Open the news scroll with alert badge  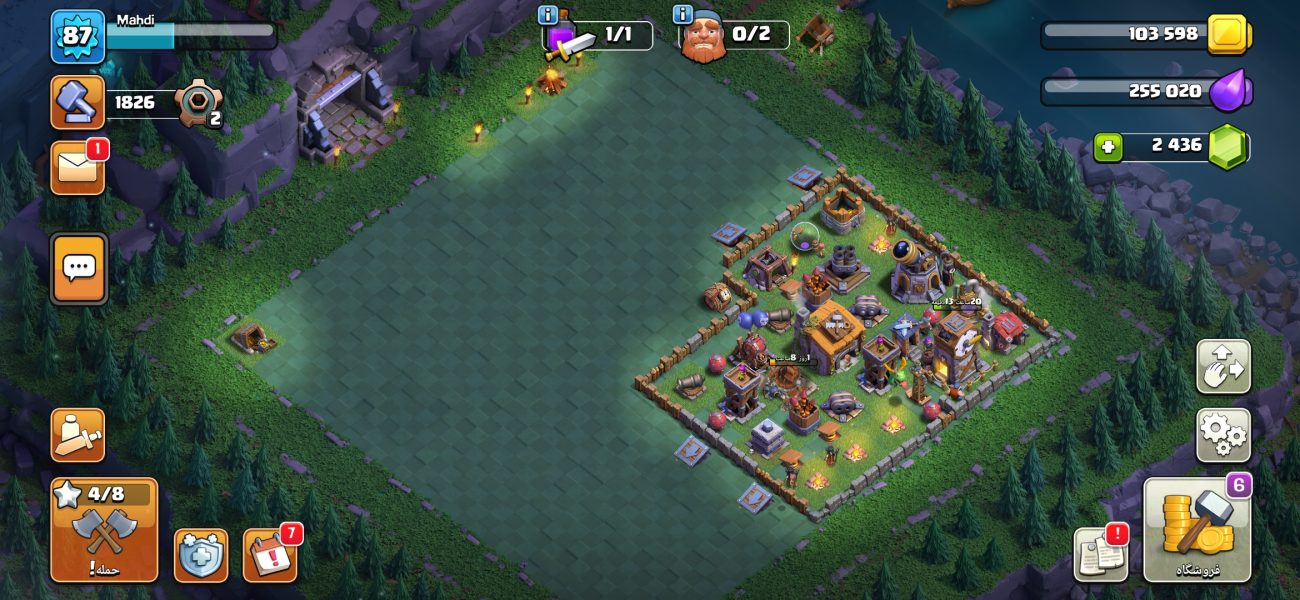click(1100, 555)
